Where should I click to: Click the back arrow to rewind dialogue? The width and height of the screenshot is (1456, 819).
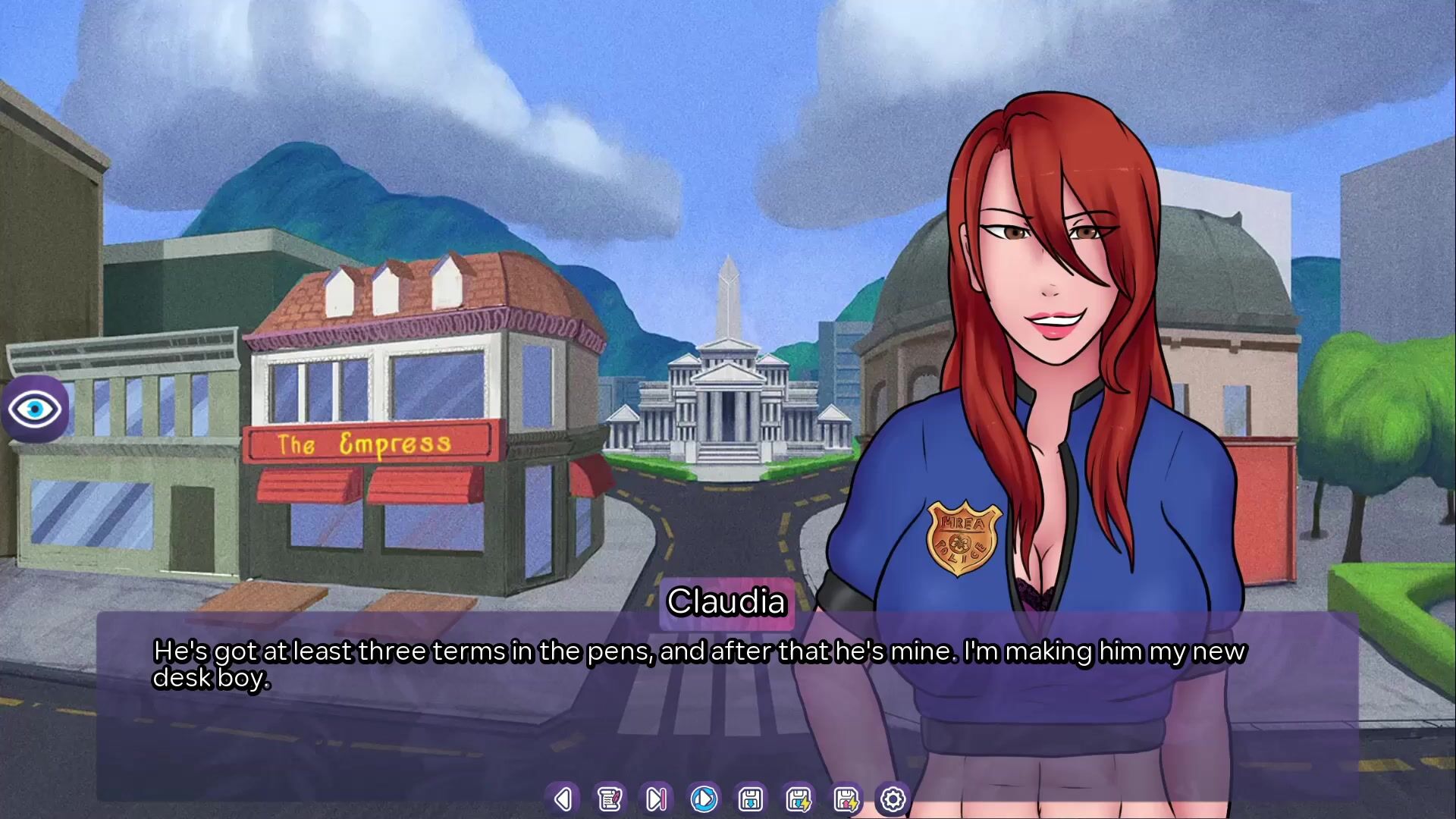(x=563, y=799)
